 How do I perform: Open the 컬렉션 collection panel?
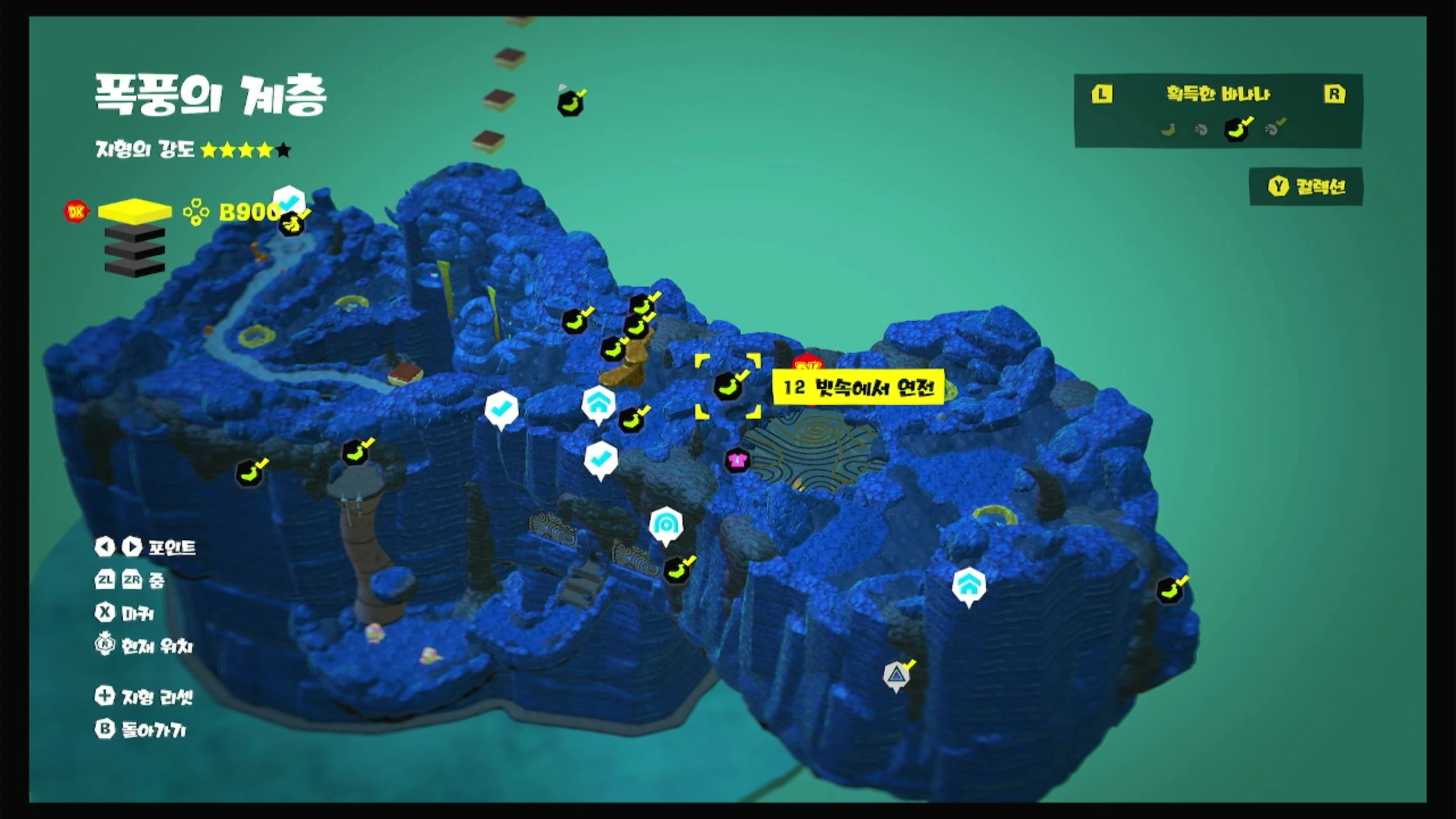click(x=1306, y=187)
